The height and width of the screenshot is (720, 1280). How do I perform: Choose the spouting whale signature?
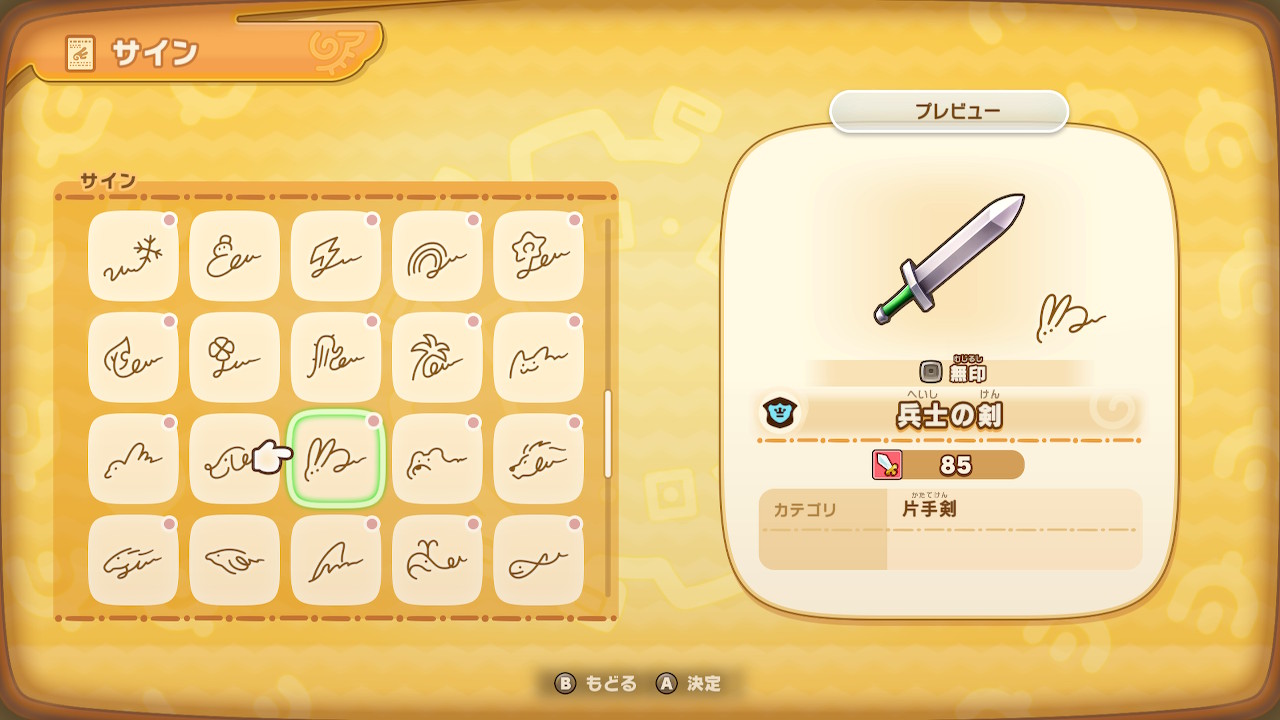point(437,560)
